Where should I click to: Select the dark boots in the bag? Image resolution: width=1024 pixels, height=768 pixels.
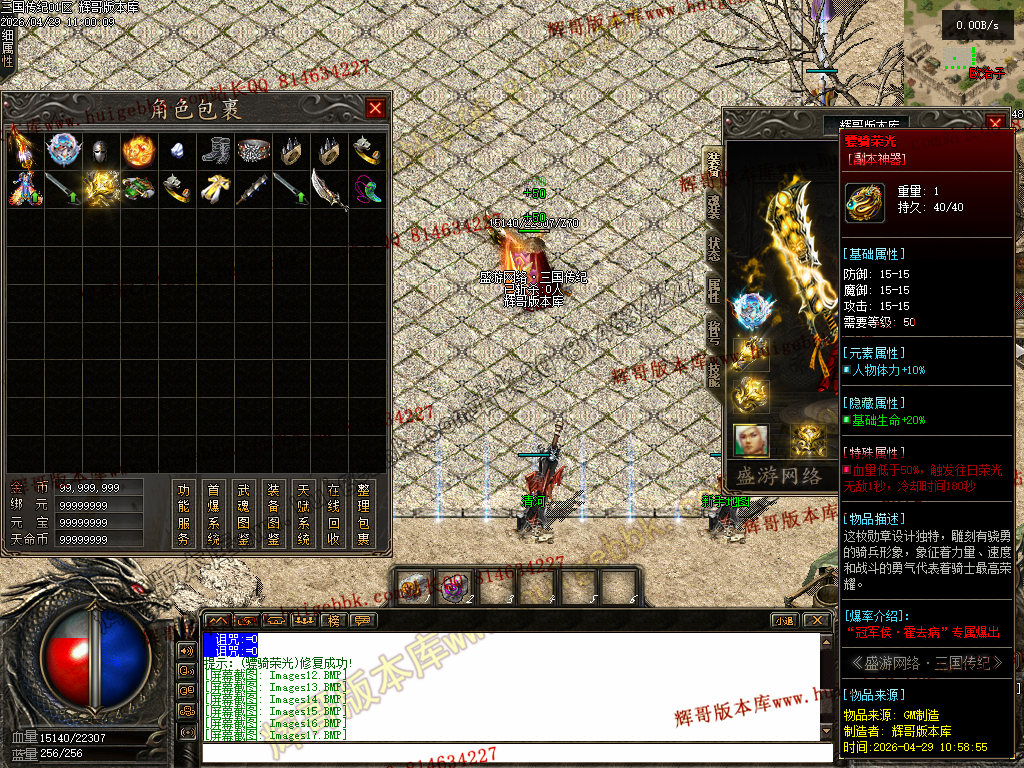215,152
